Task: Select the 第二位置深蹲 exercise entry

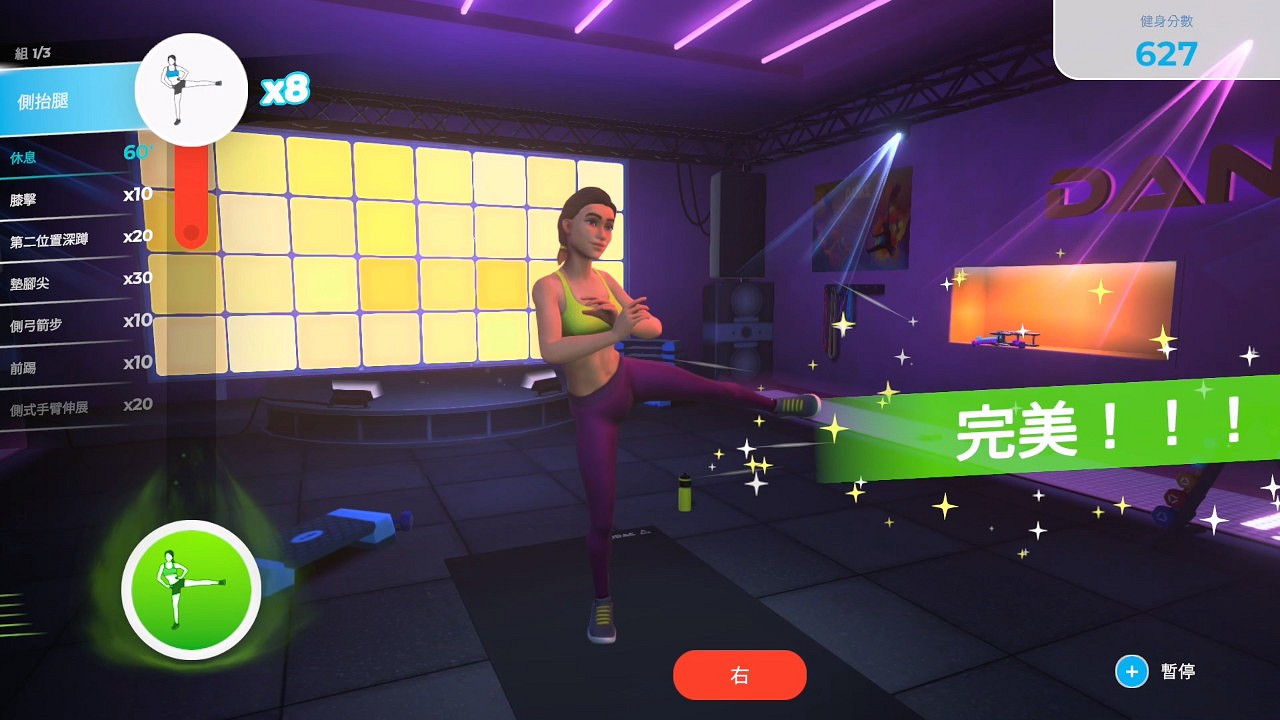Action: 70,237
